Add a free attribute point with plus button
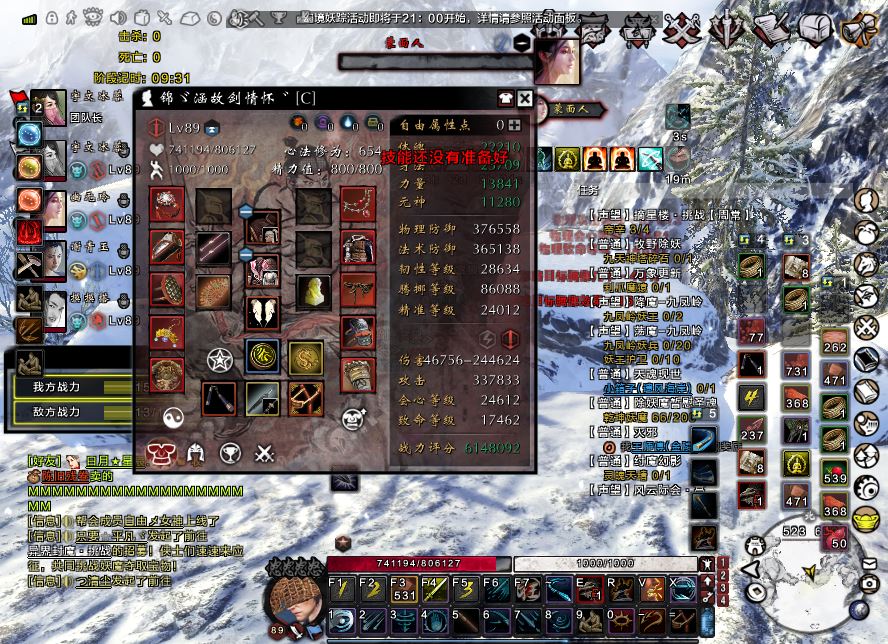888x644 pixels. click(514, 125)
